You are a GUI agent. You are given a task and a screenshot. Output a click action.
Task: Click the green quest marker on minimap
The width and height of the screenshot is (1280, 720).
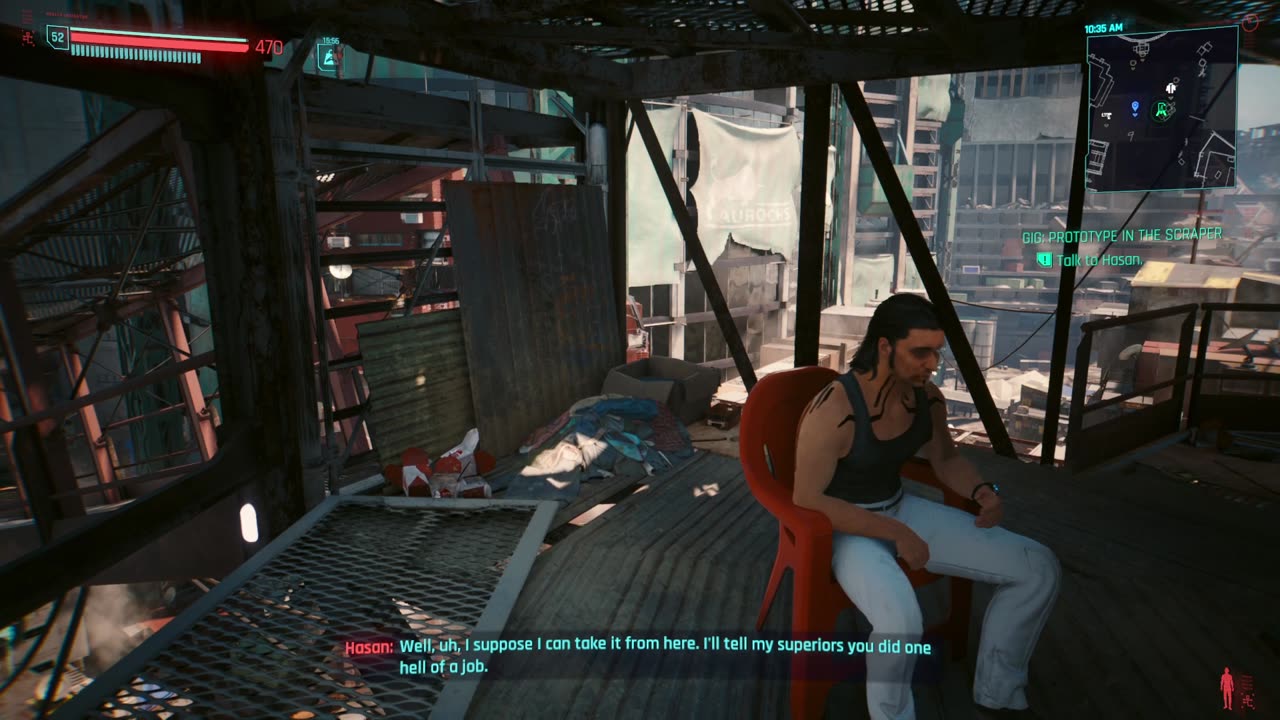pos(1162,110)
